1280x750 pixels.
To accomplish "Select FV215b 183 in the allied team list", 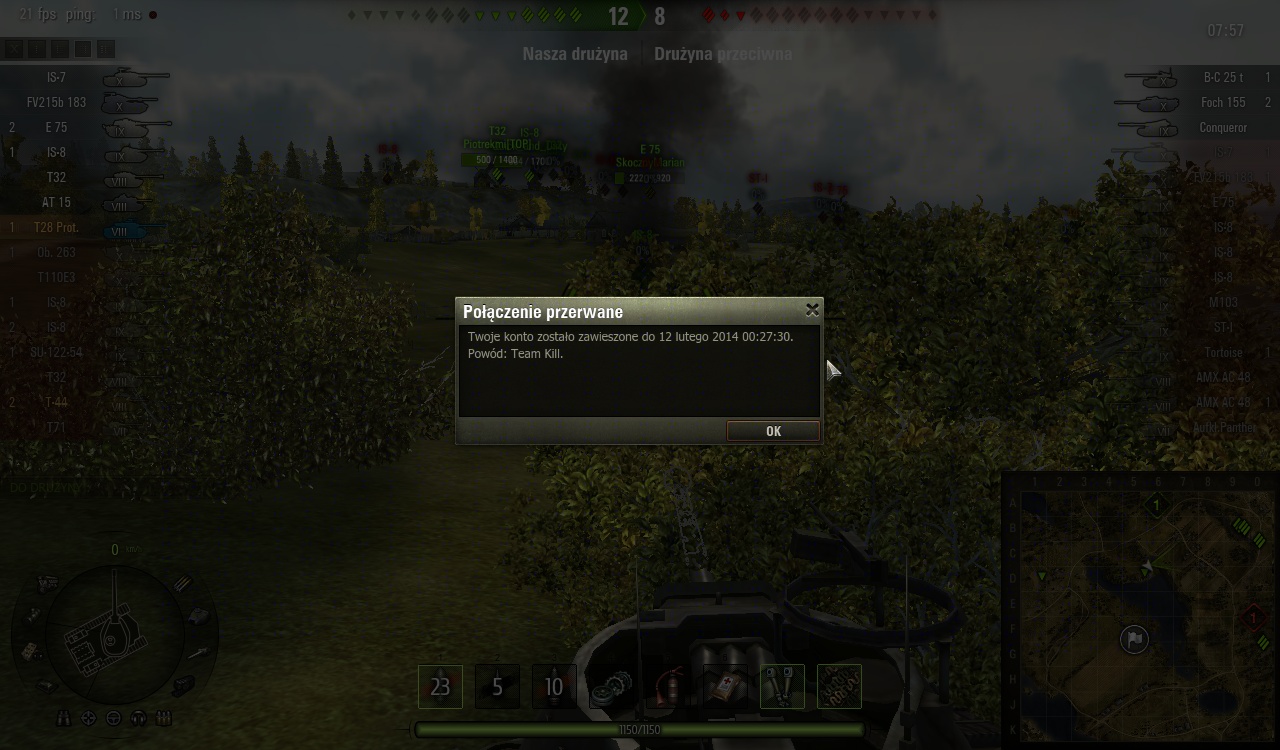I will click(56, 102).
